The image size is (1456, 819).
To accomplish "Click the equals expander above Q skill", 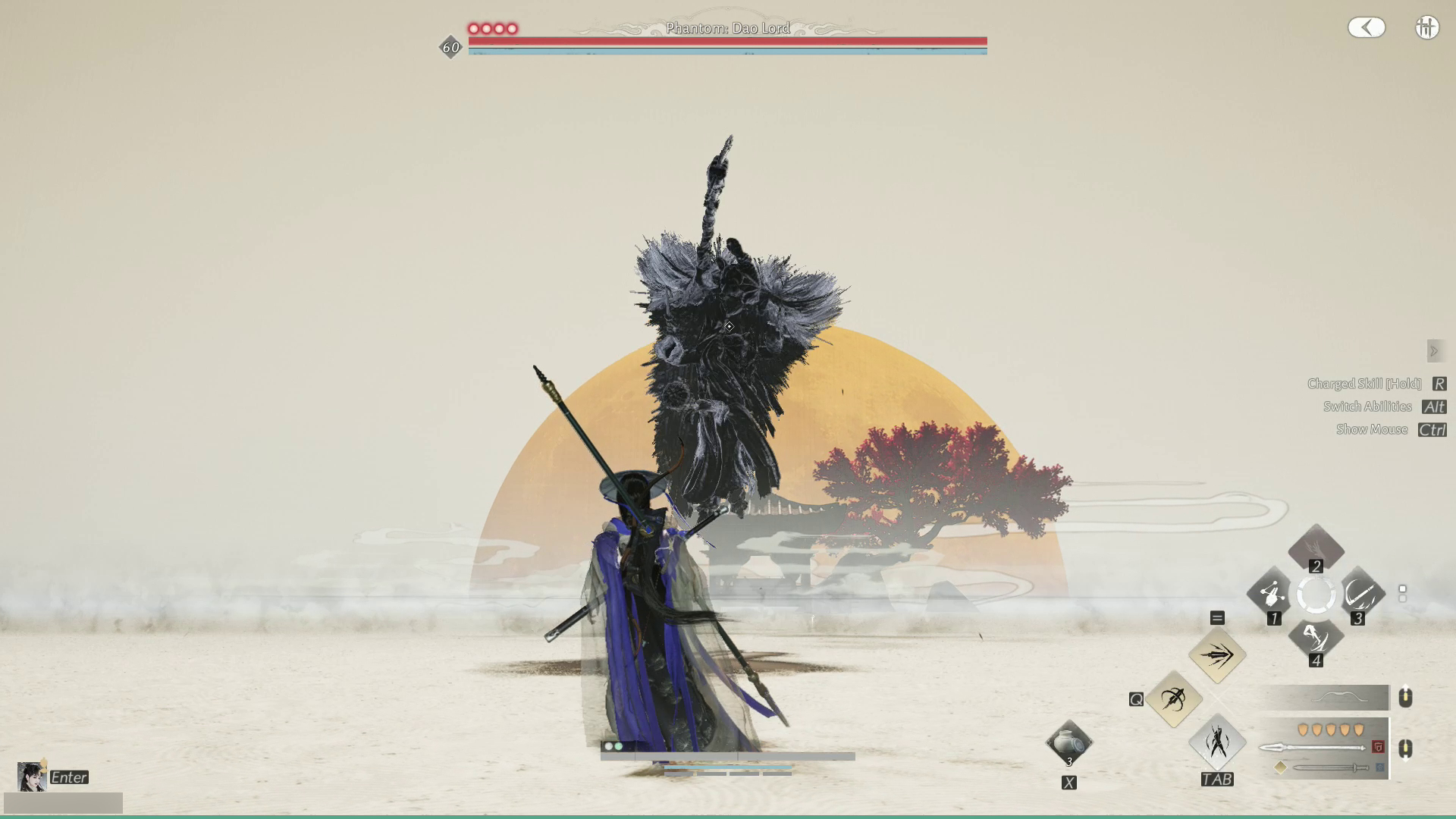I will 1217,618.
